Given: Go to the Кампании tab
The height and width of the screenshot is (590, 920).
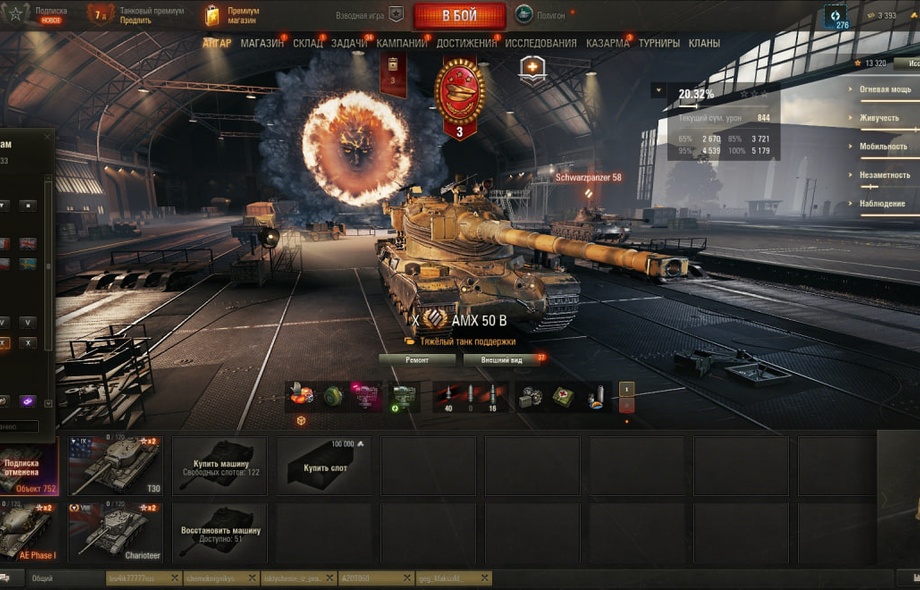Looking at the screenshot, I should [x=403, y=43].
